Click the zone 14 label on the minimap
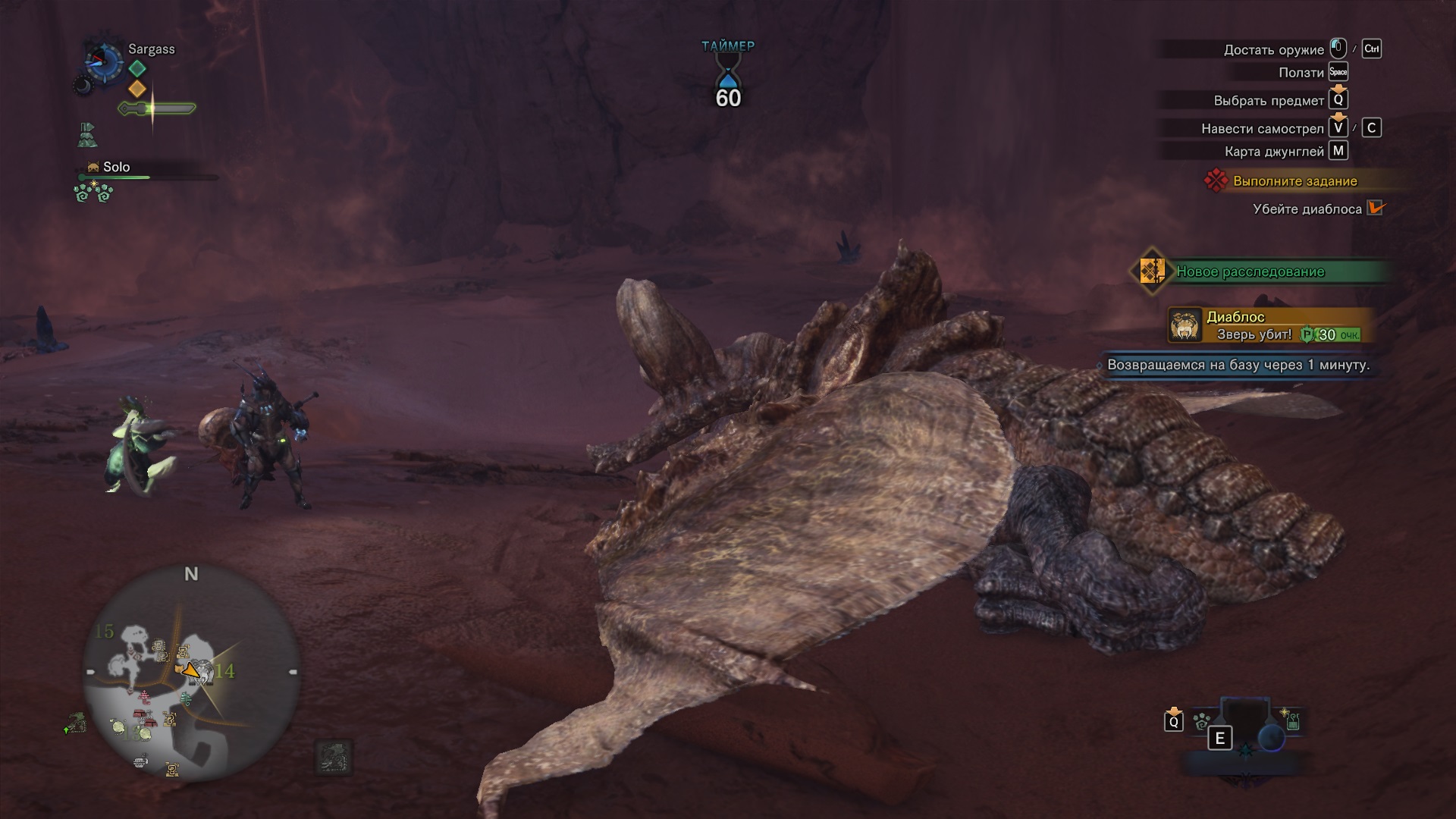Image resolution: width=1456 pixels, height=819 pixels. (224, 671)
